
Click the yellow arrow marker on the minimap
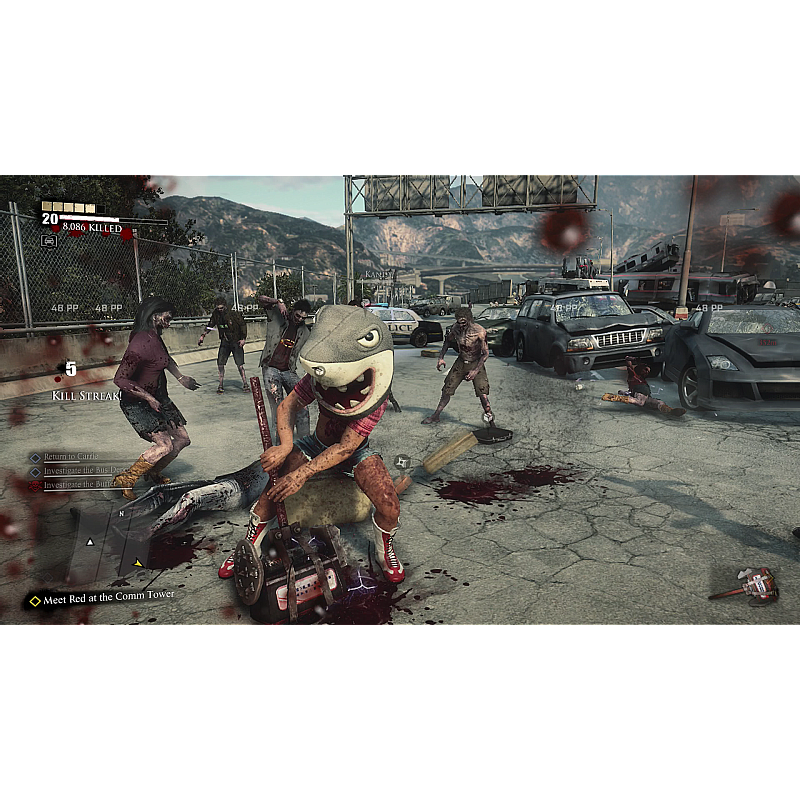point(138,563)
